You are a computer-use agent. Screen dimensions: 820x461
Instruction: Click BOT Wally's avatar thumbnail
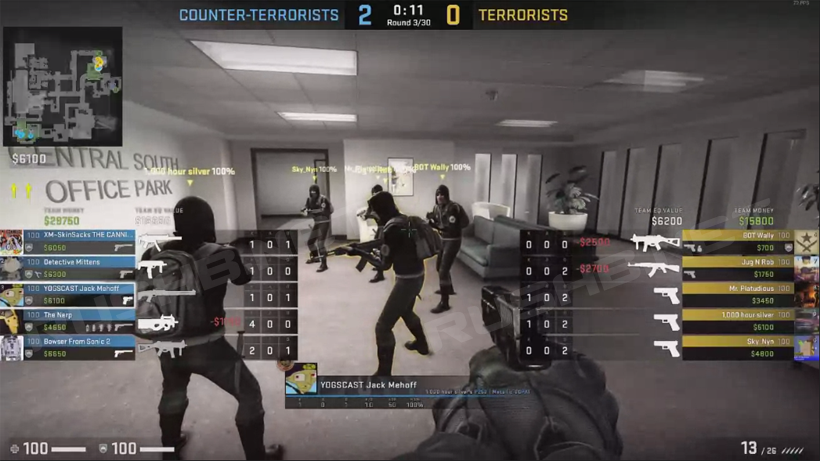tap(806, 241)
